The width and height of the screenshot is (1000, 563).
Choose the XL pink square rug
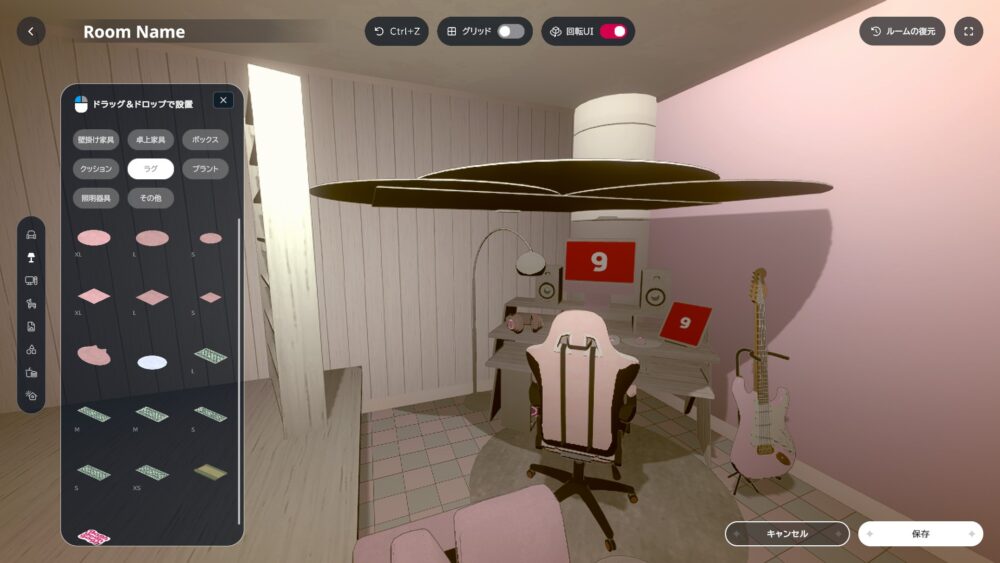click(94, 297)
